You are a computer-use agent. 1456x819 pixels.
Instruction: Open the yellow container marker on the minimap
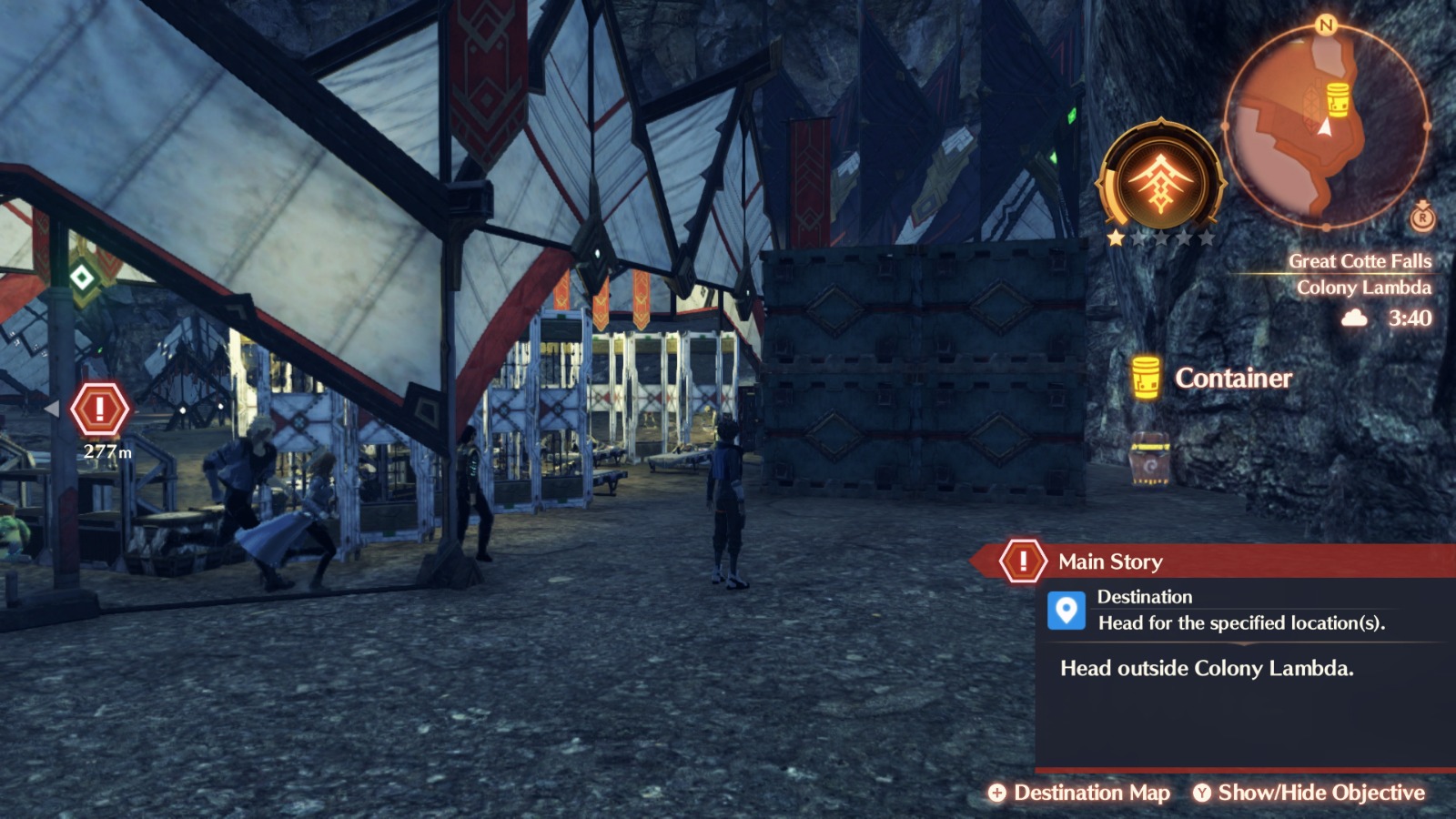point(1338,100)
